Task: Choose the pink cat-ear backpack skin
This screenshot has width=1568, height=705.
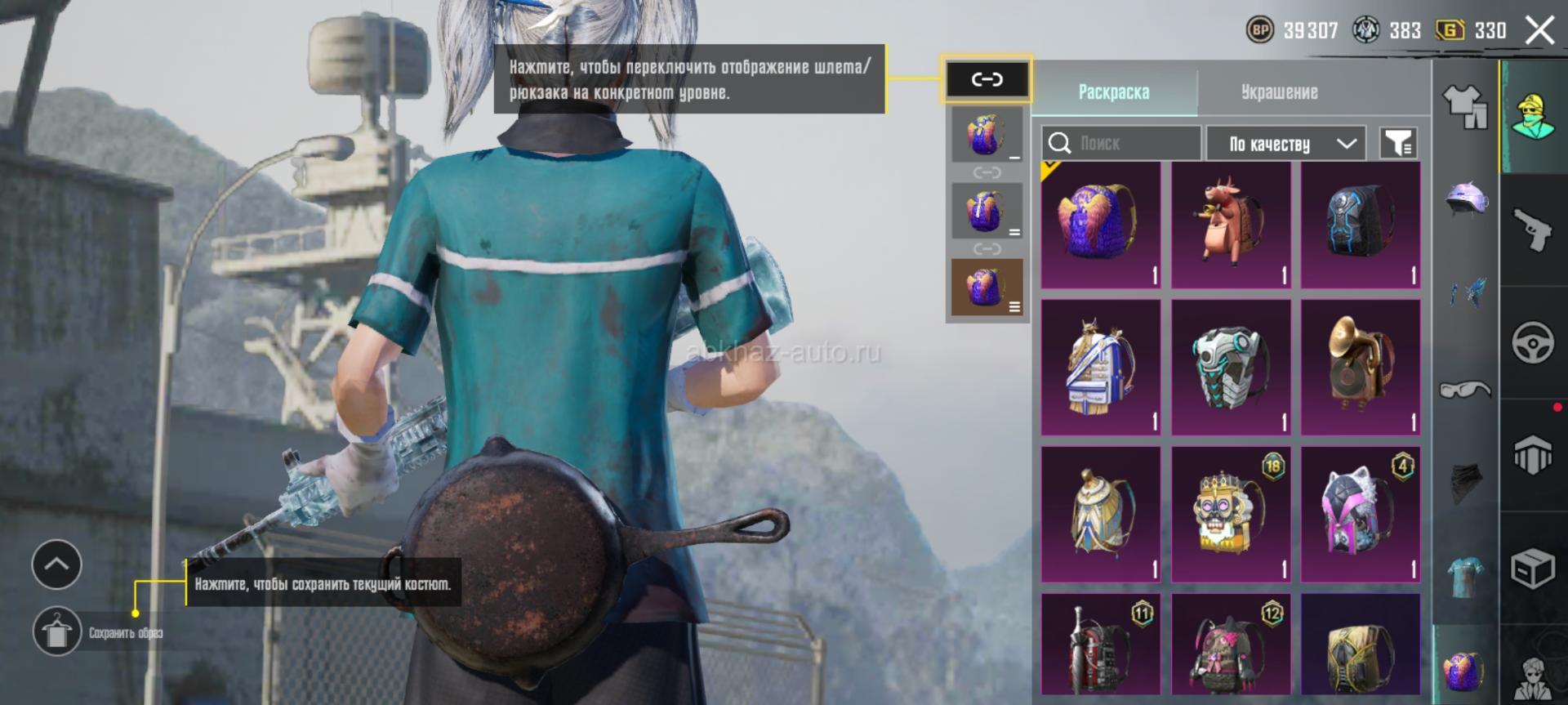Action: pos(1361,514)
